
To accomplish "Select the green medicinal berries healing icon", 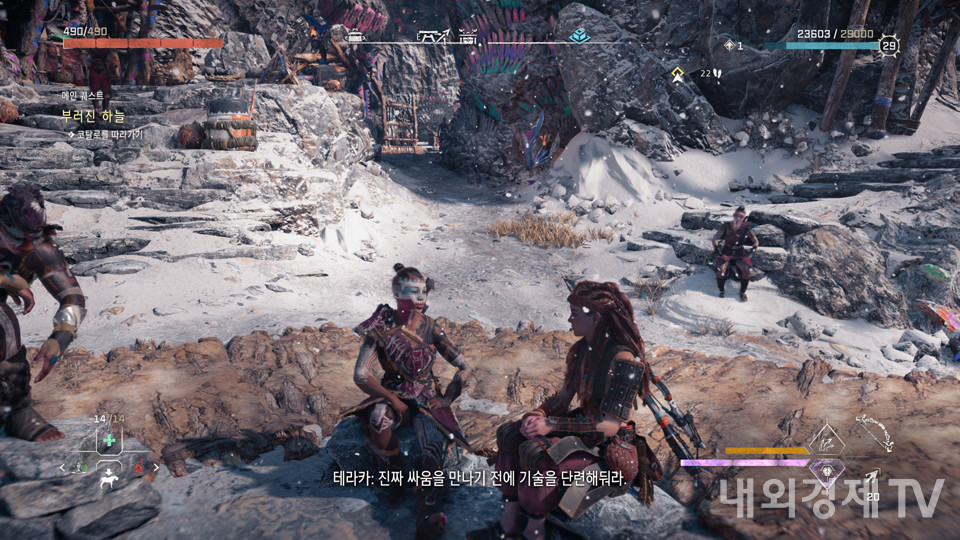I will coord(108,441).
